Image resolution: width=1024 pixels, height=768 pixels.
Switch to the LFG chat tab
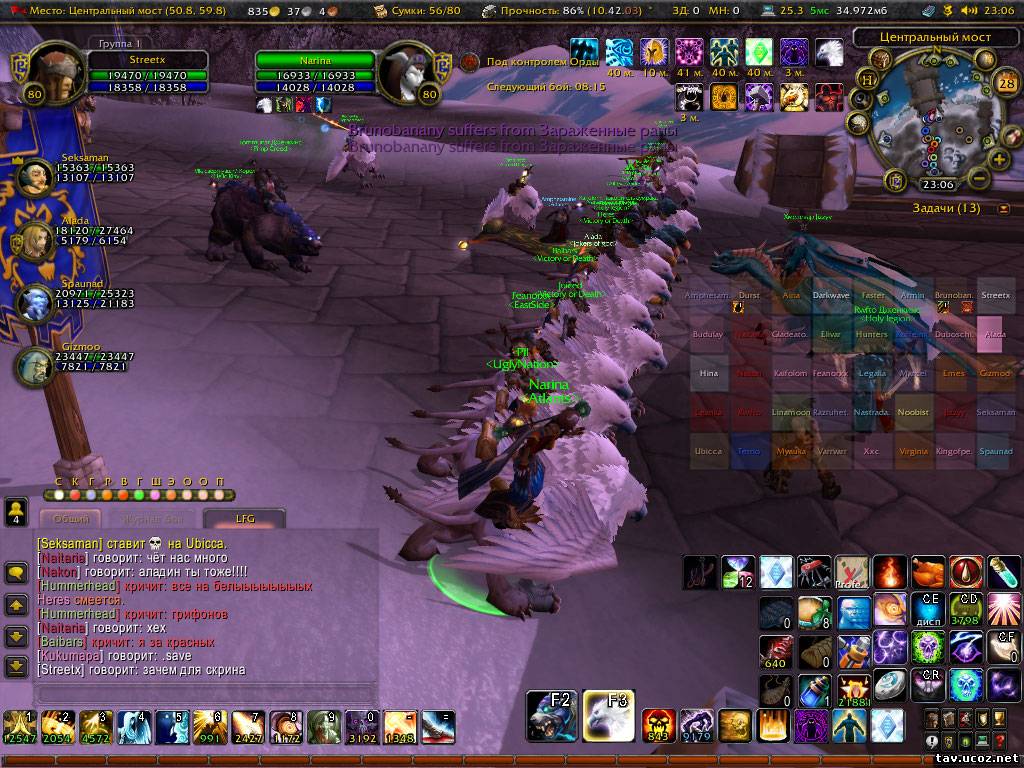tap(245, 519)
